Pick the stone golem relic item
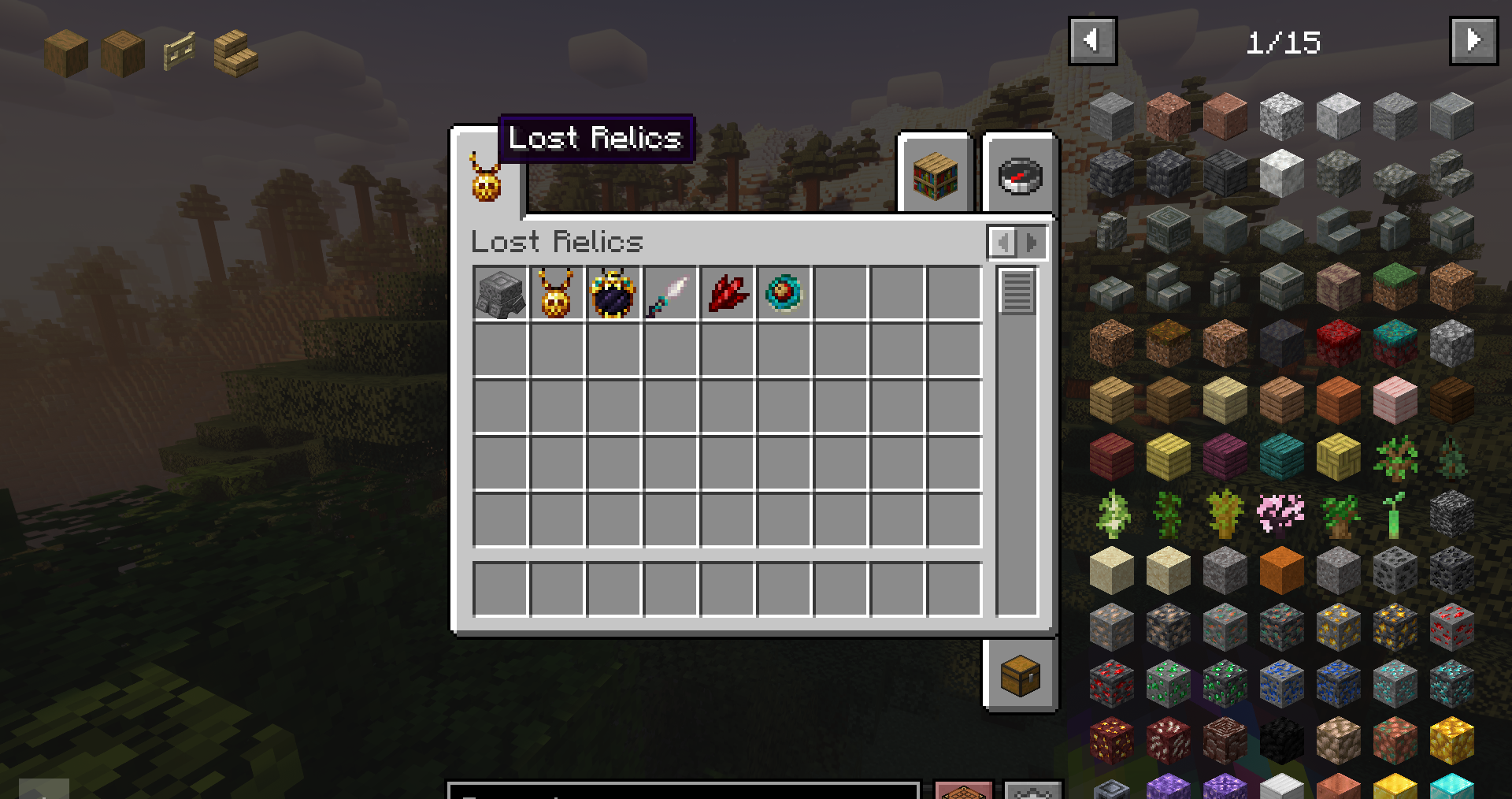The image size is (1512, 799). click(x=500, y=294)
